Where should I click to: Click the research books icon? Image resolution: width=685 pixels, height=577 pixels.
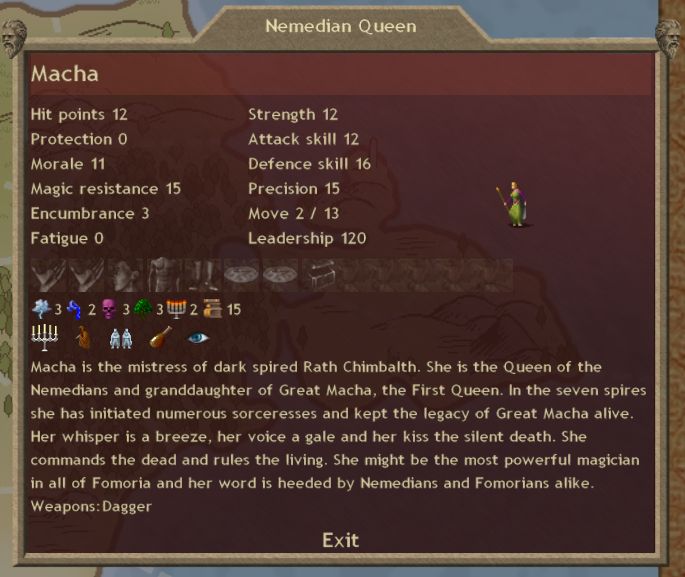tap(210, 309)
